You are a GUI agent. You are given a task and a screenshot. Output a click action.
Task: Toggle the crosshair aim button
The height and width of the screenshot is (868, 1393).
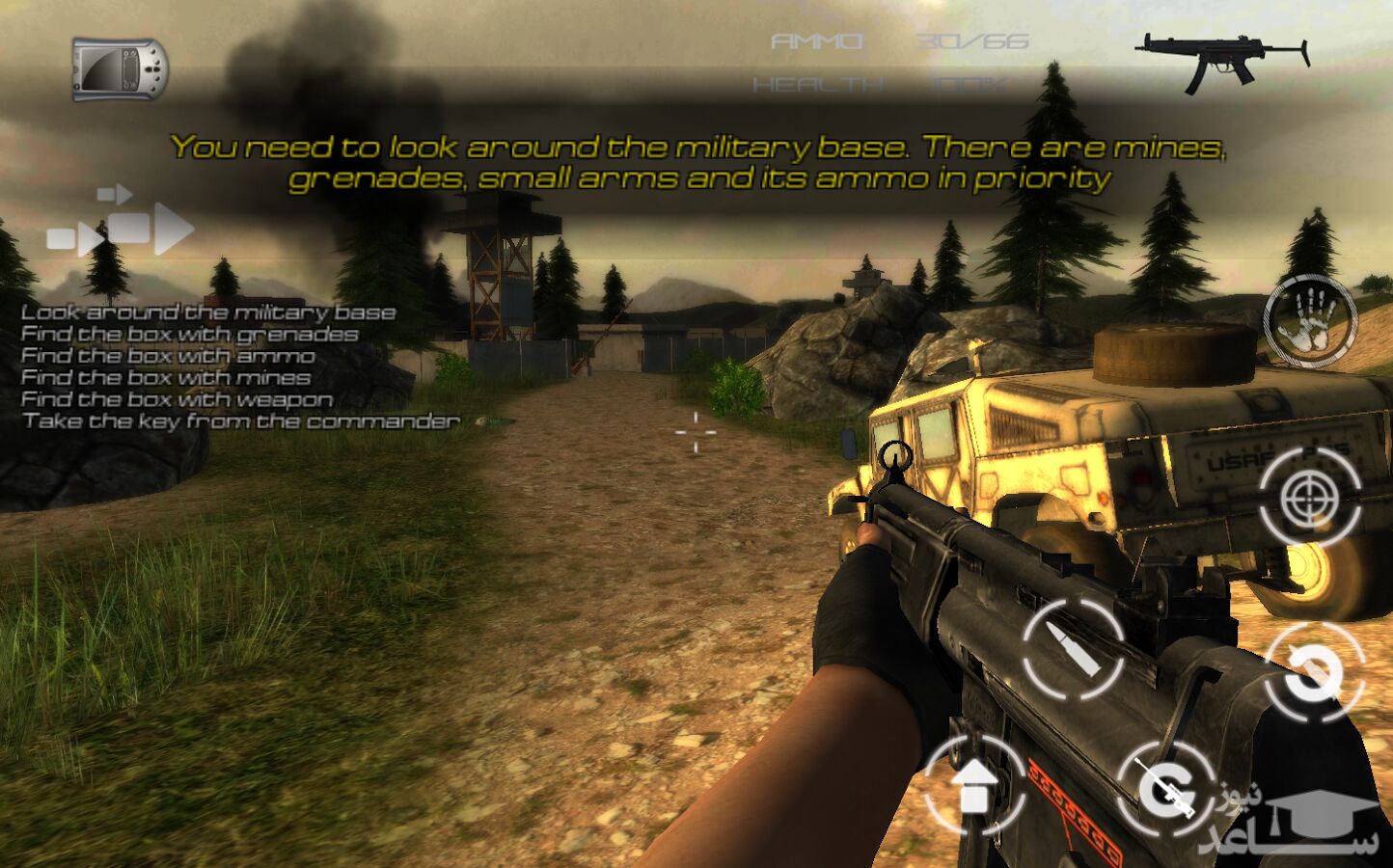tap(1310, 498)
